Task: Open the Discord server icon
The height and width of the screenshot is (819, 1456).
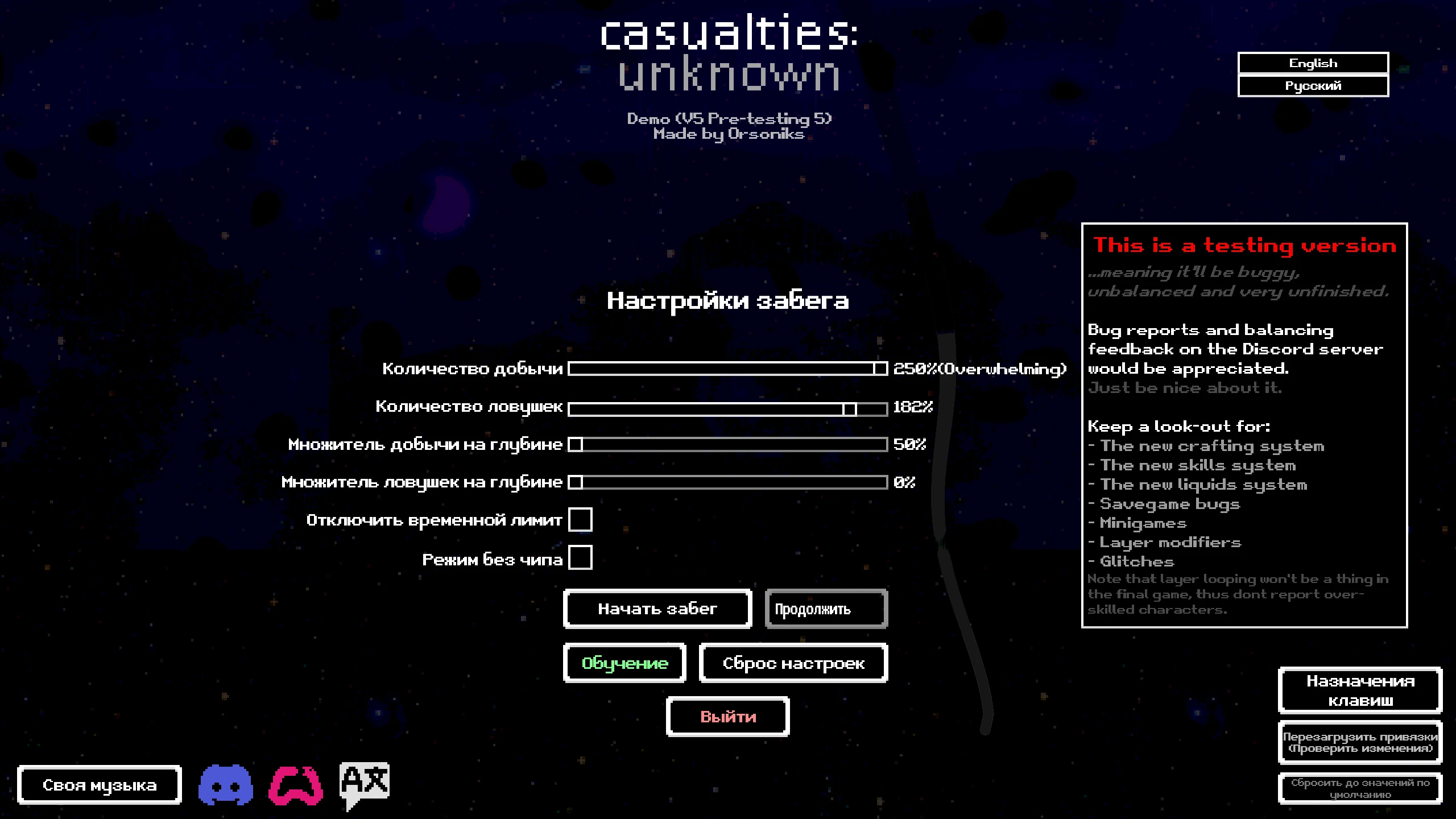Action: coord(227,785)
